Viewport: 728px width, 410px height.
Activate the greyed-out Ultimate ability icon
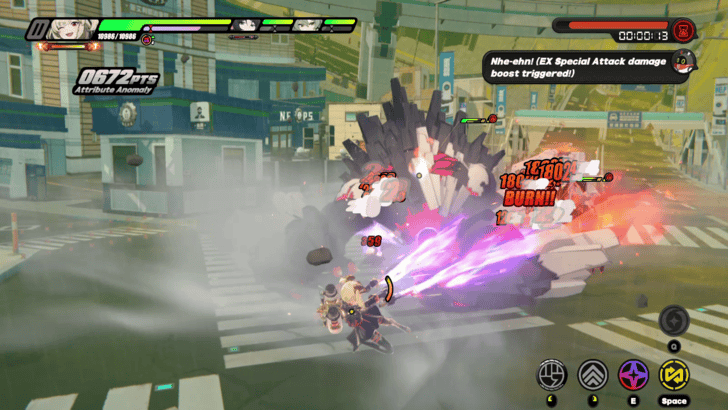click(x=674, y=320)
